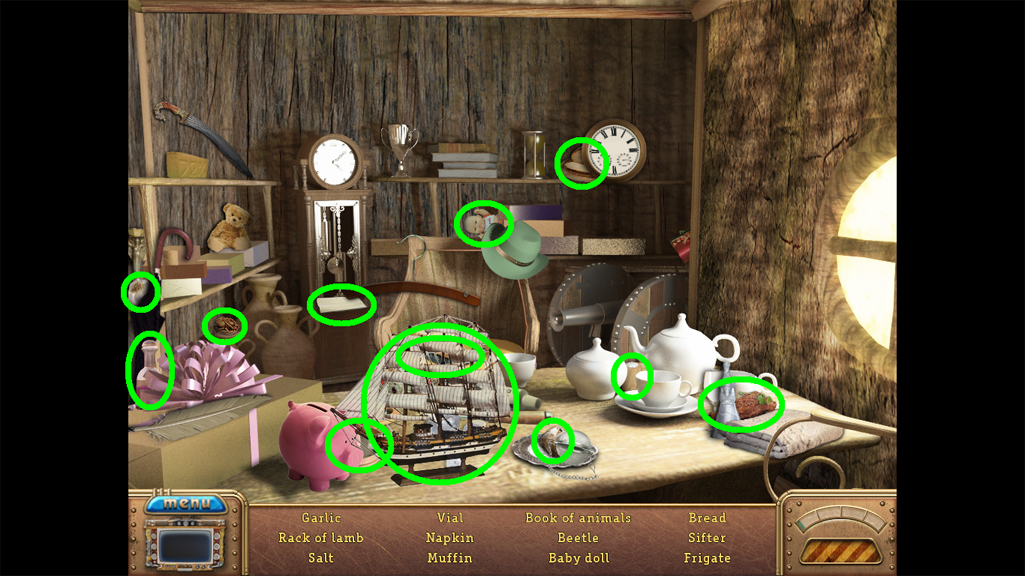
Task: Activate the orange striped hint button
Action: pos(838,551)
